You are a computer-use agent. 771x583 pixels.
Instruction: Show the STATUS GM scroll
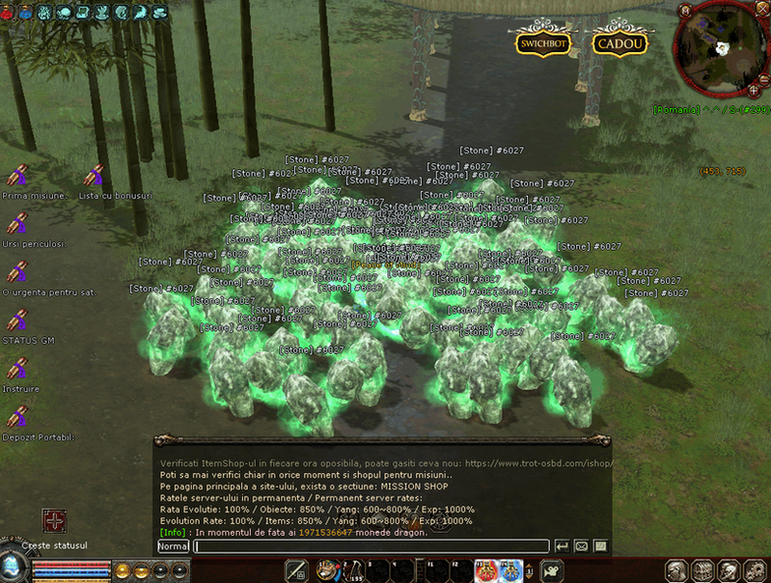point(17,321)
